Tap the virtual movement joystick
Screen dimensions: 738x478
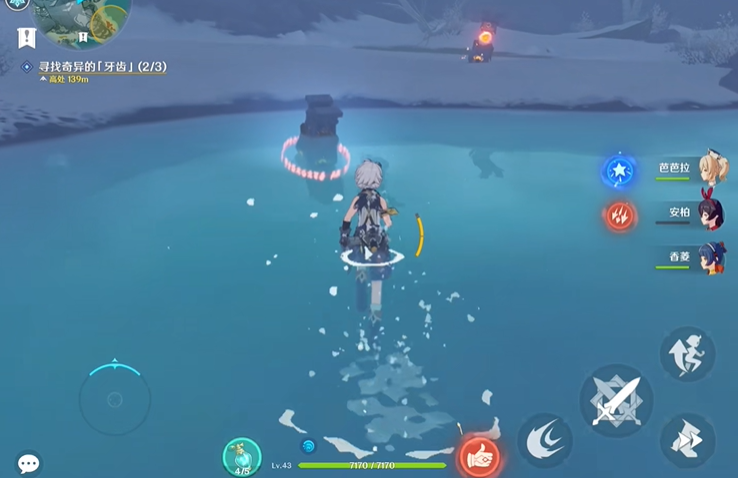point(115,400)
